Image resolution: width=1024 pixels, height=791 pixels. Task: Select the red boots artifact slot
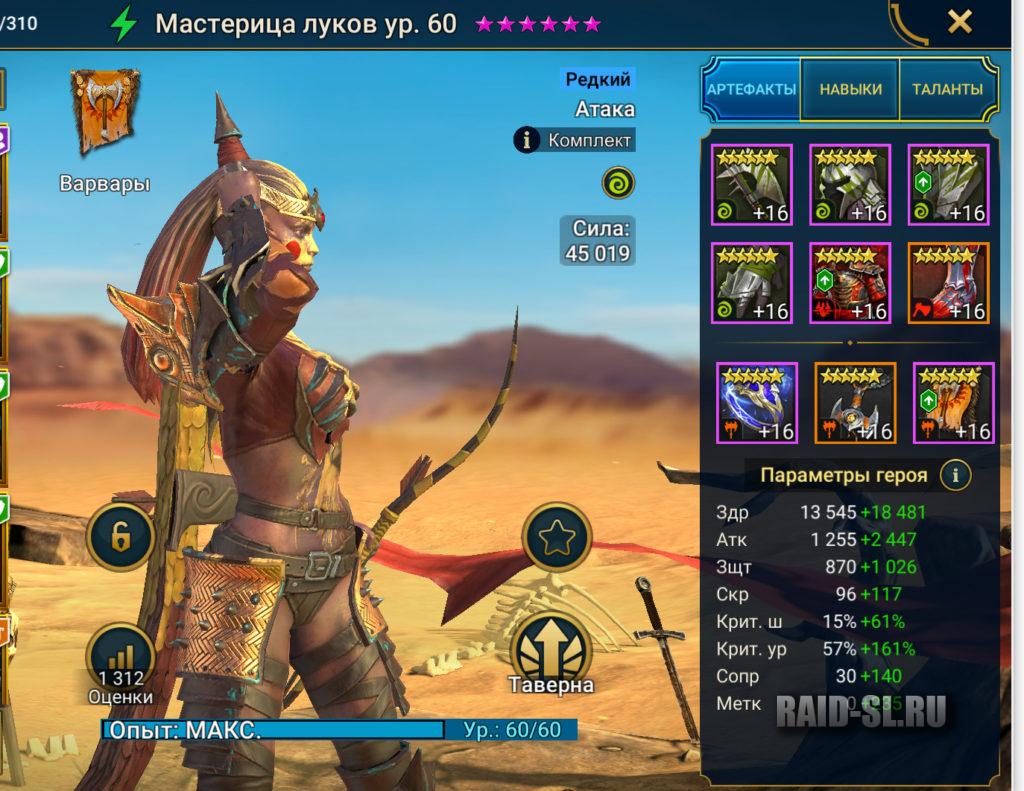(x=948, y=283)
